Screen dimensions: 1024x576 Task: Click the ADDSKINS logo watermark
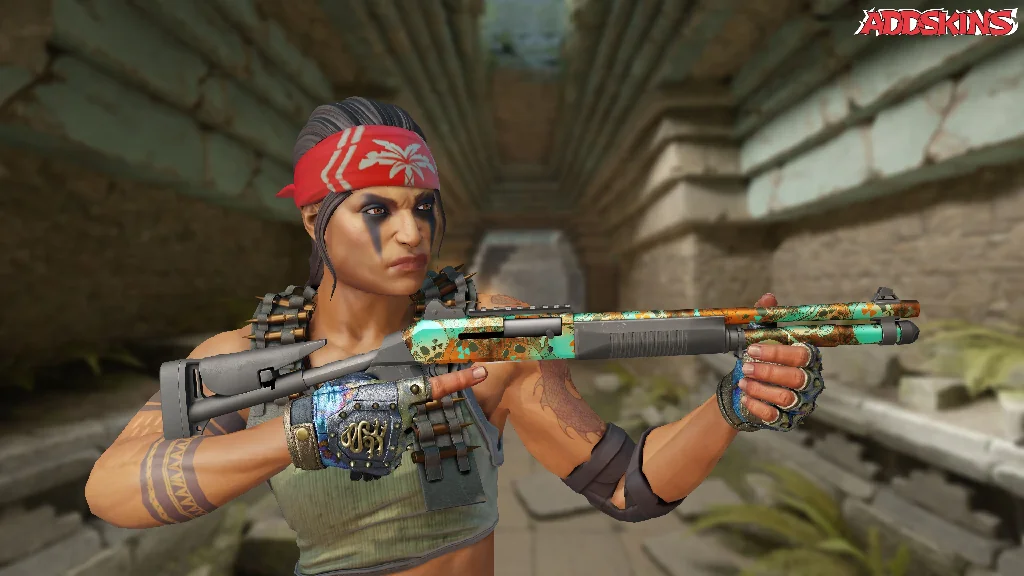click(x=937, y=23)
